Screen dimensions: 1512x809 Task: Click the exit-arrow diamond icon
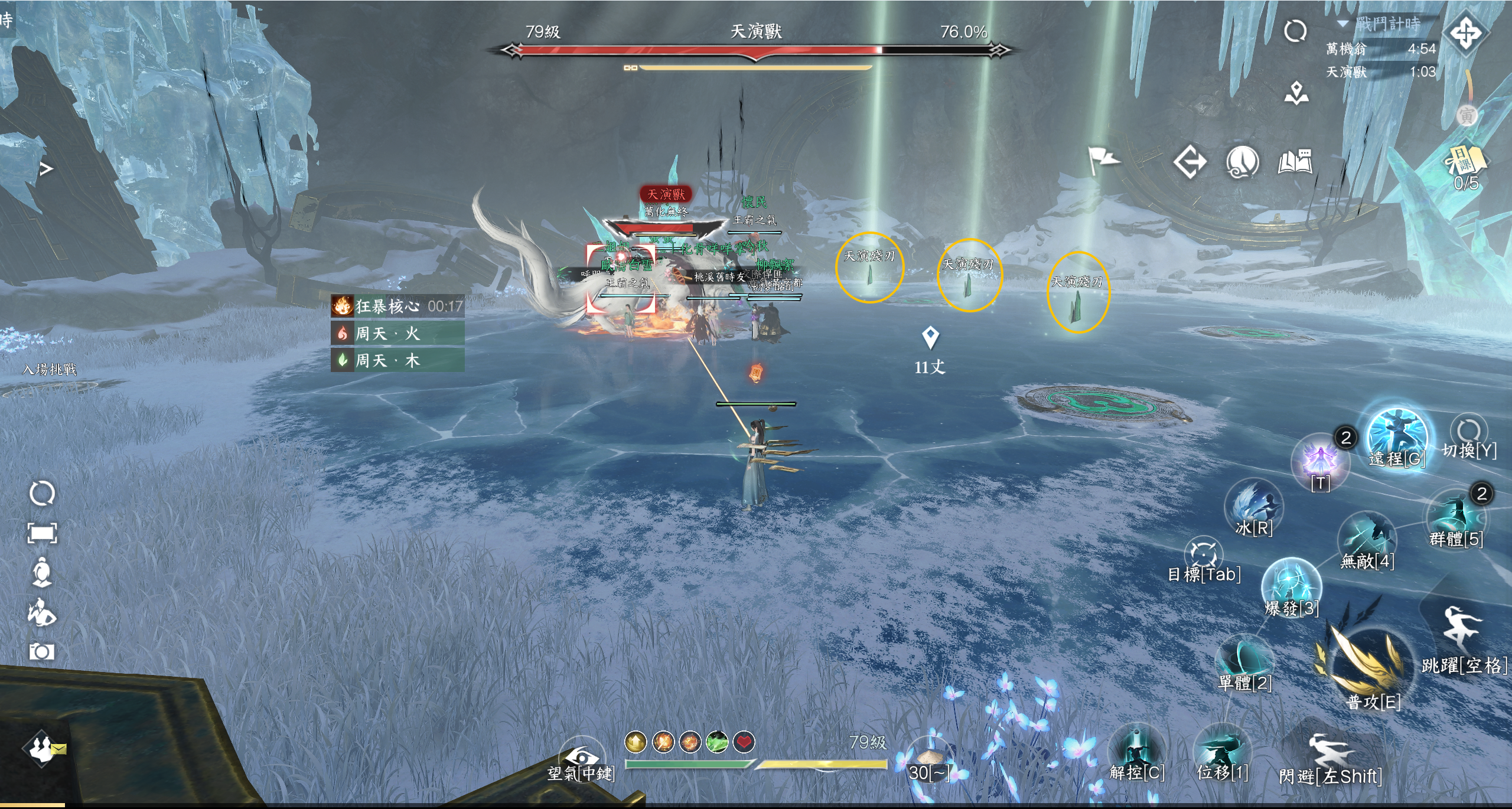point(1190,162)
